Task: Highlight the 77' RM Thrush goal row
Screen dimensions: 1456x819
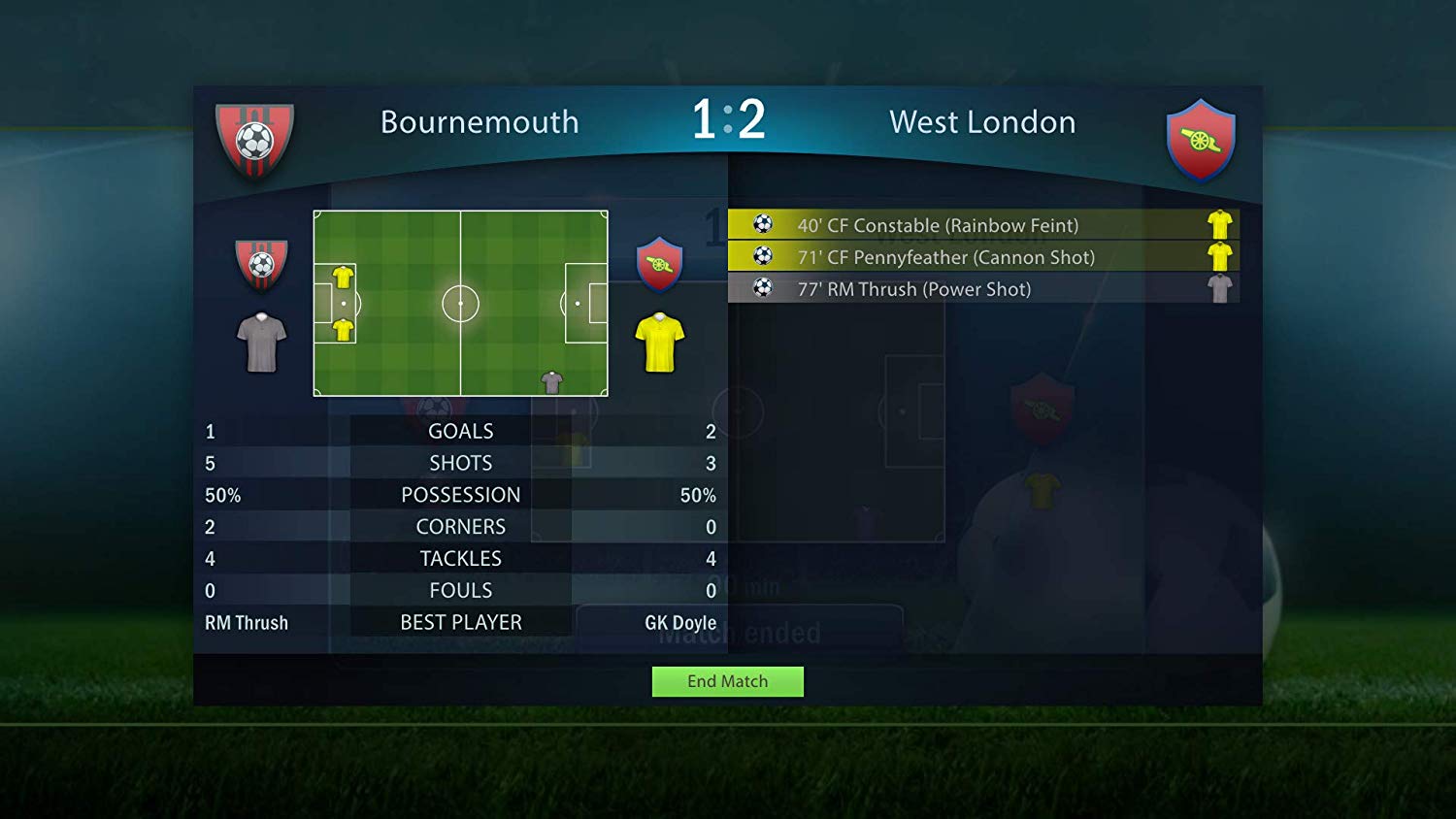Action: [982, 289]
